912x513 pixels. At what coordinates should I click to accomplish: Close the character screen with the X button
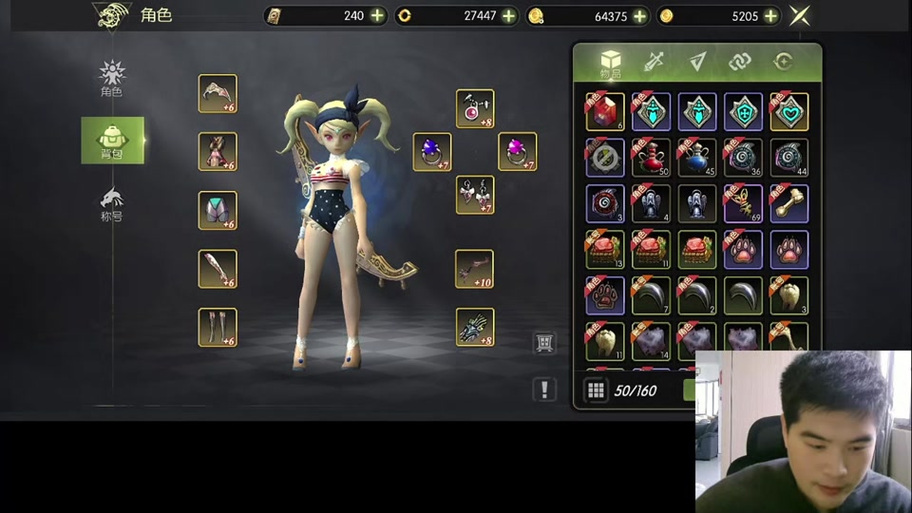point(799,16)
